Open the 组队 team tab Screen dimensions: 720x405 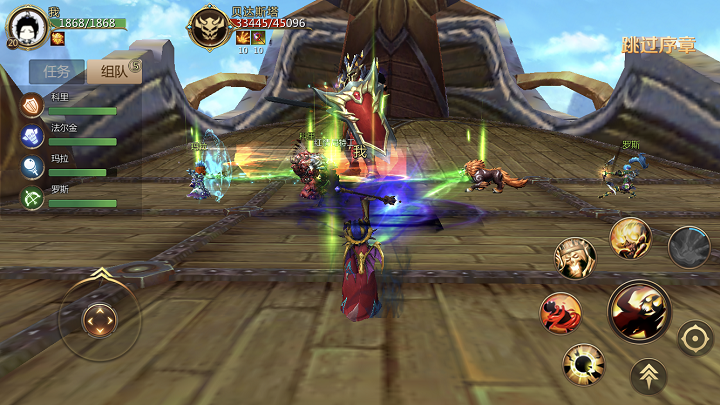click(112, 71)
